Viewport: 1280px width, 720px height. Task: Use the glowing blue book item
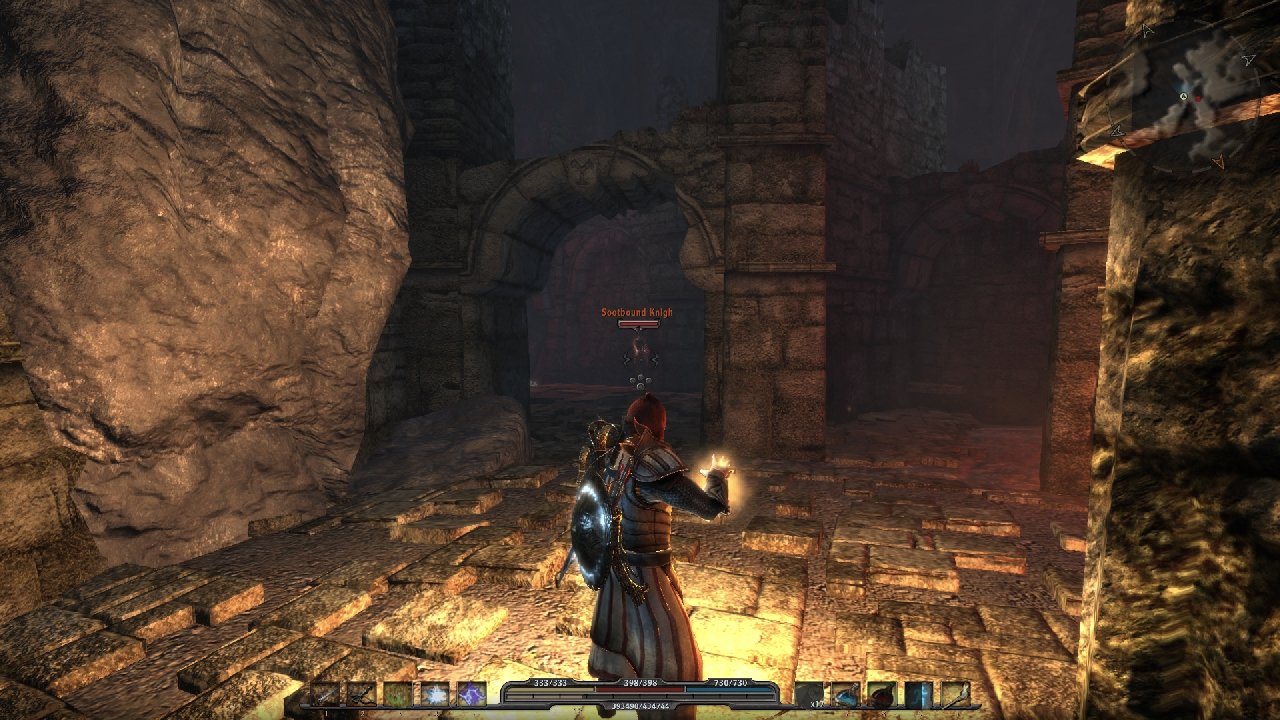[x=918, y=694]
